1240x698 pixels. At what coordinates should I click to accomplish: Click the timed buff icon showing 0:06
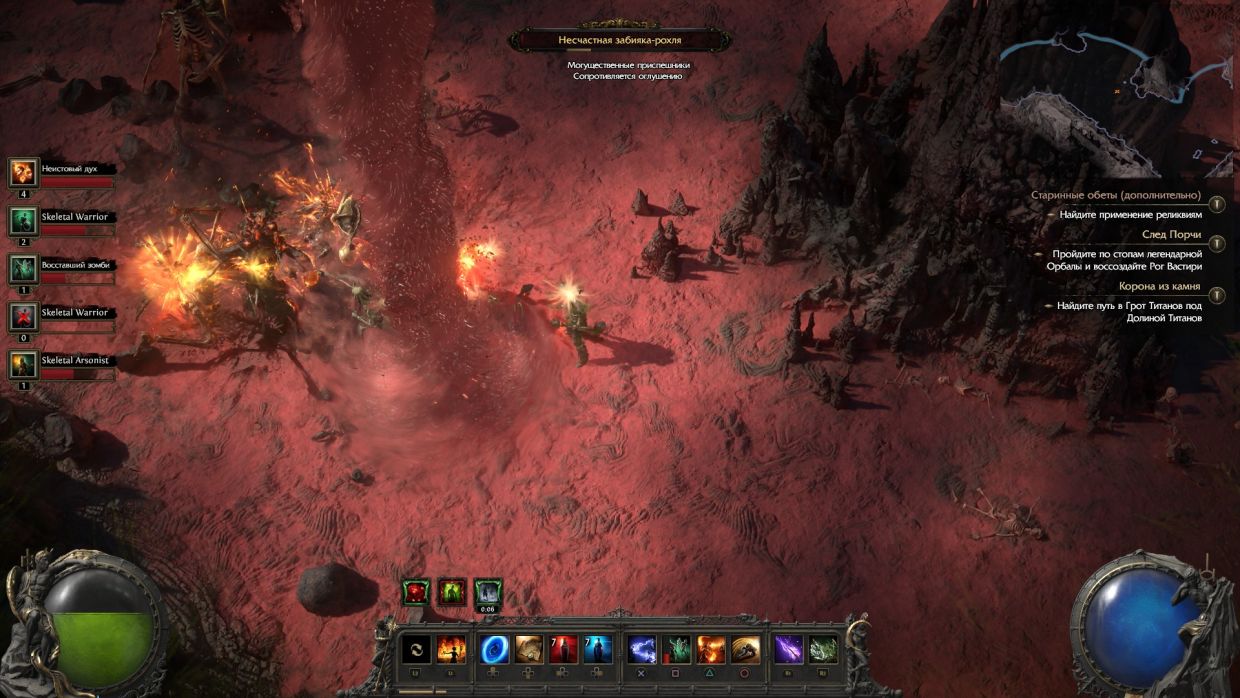click(488, 593)
